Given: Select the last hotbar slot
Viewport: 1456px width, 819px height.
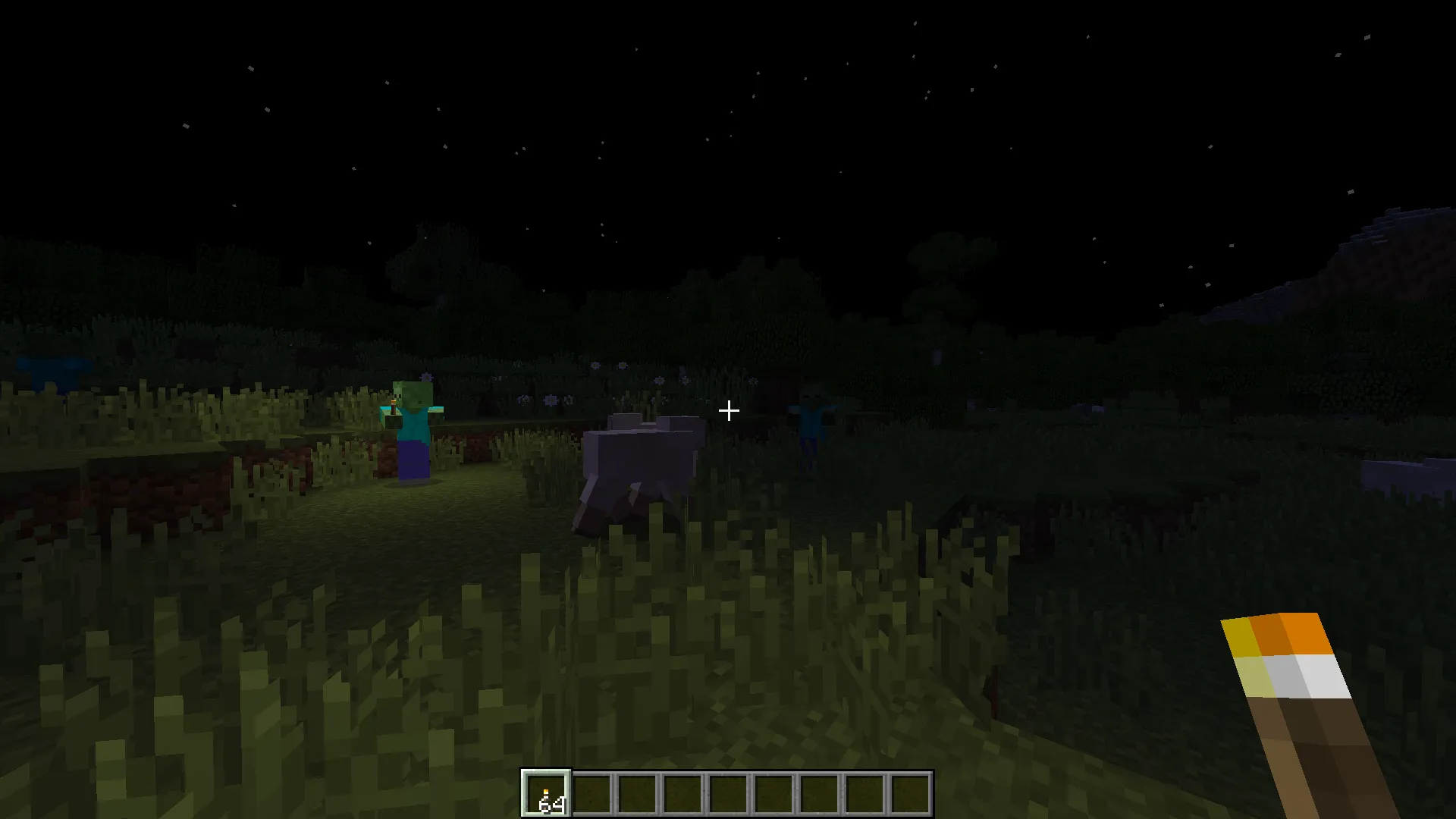Looking at the screenshot, I should point(908,792).
